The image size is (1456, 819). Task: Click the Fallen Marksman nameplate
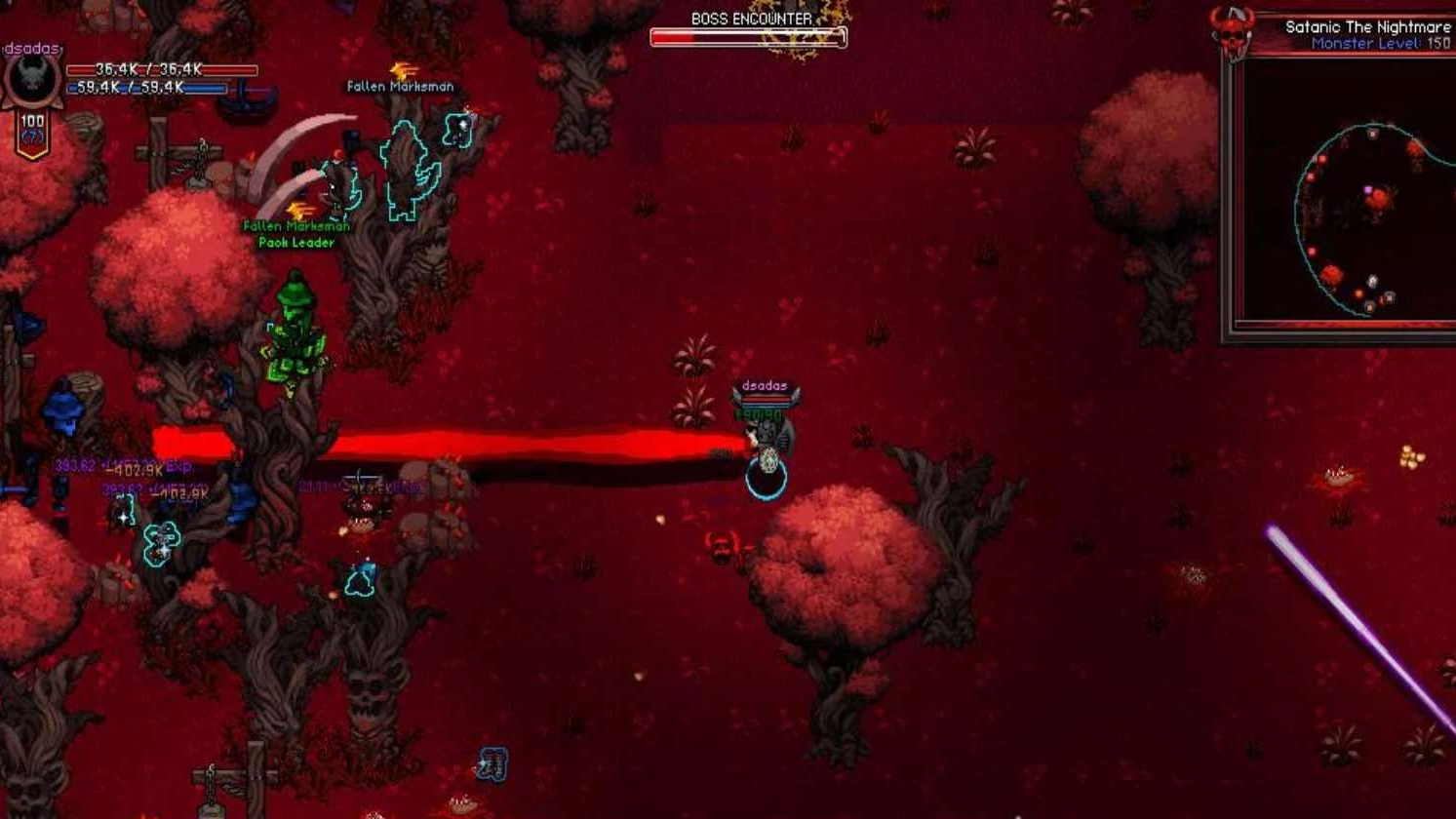tap(399, 86)
